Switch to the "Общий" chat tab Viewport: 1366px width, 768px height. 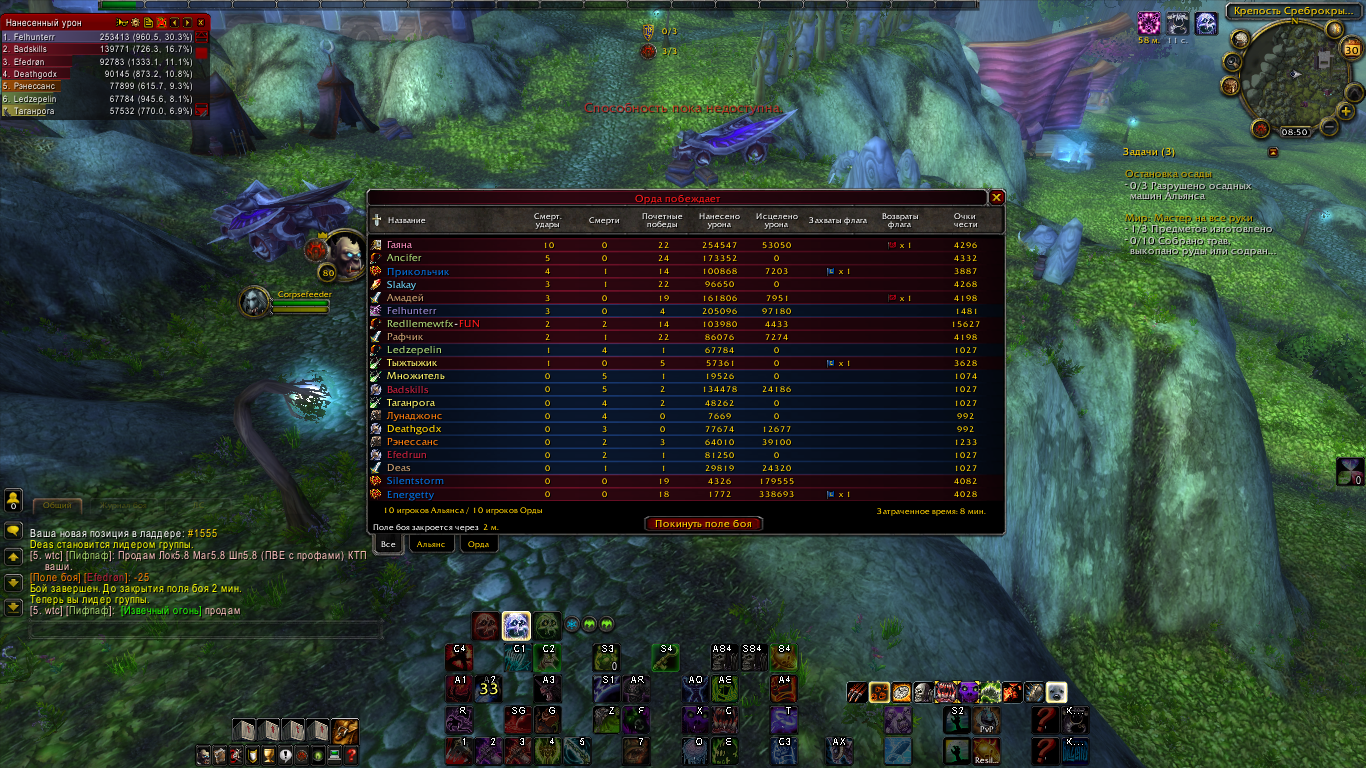coord(58,506)
